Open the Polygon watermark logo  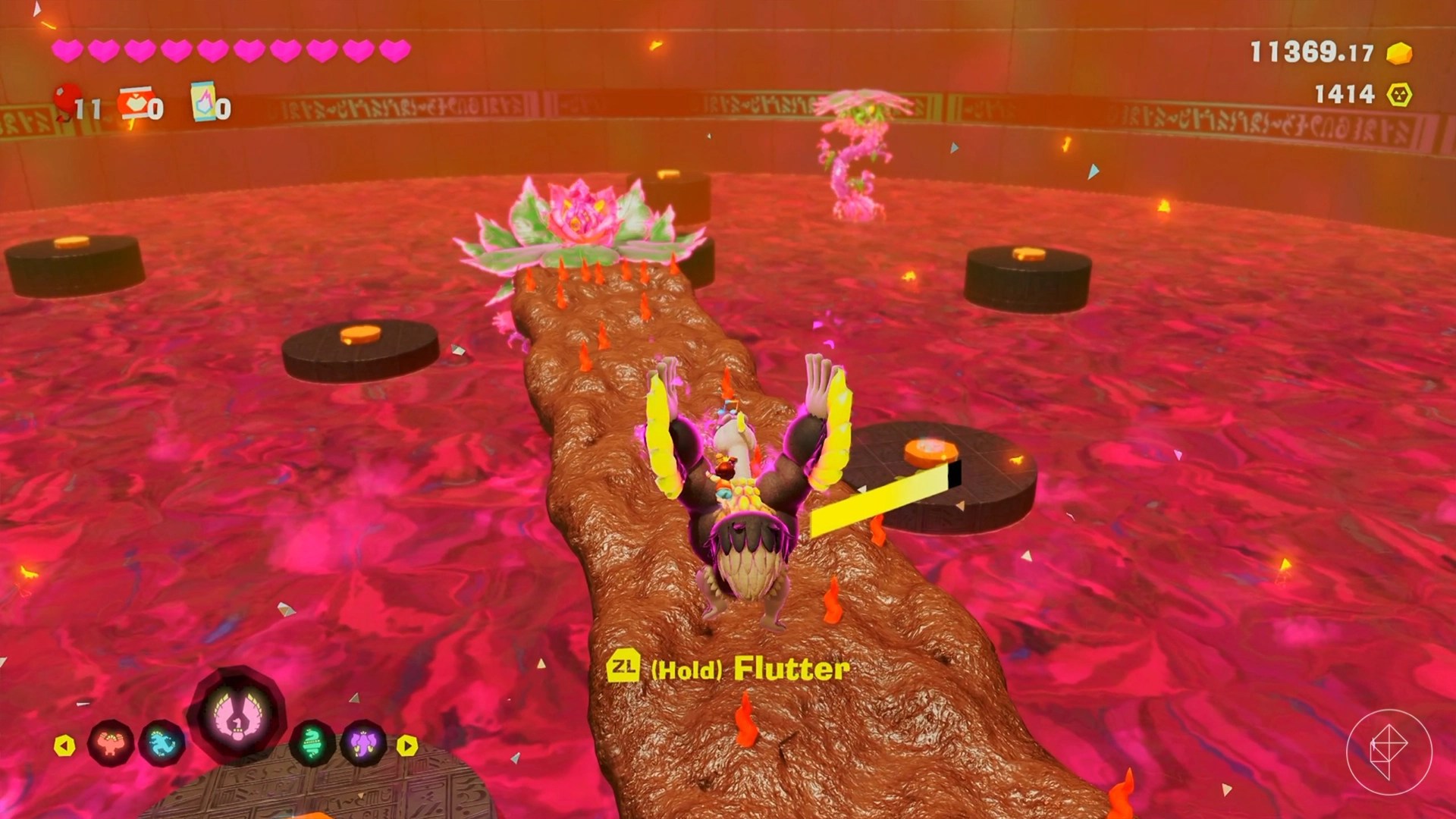coord(1389,752)
